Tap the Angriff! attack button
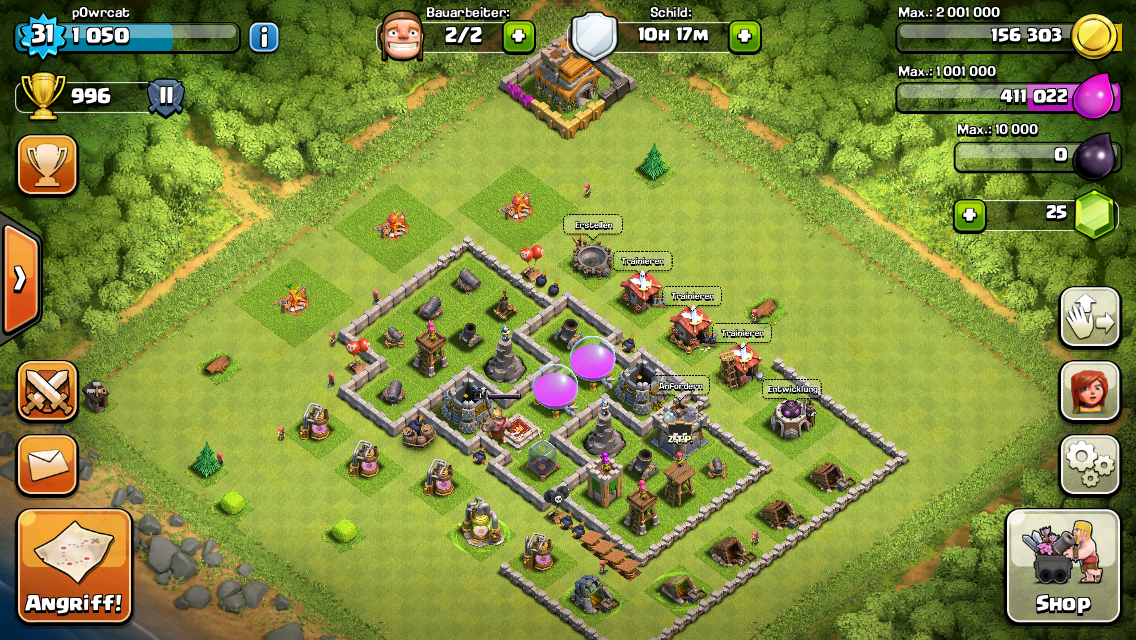This screenshot has width=1136, height=640. point(75,565)
